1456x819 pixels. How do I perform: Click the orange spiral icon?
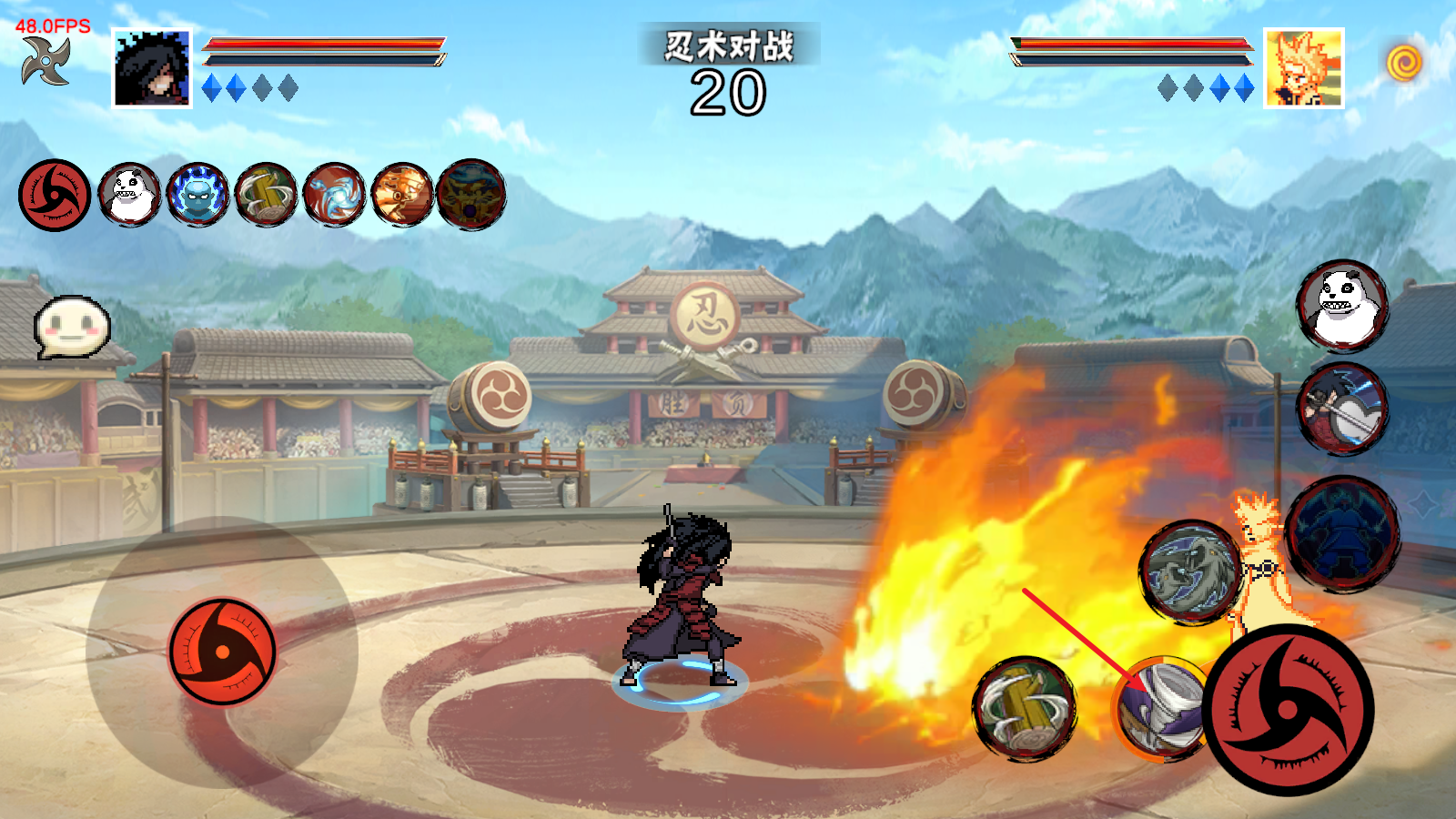(1404, 63)
